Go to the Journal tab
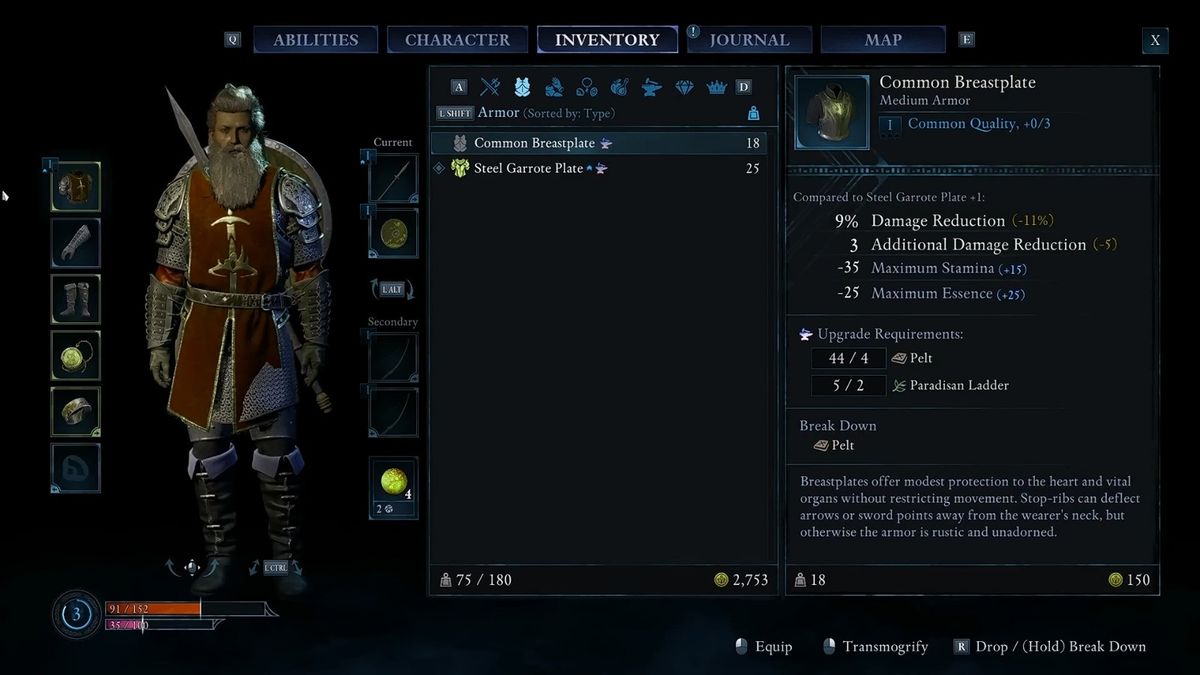1200x675 pixels. point(749,40)
